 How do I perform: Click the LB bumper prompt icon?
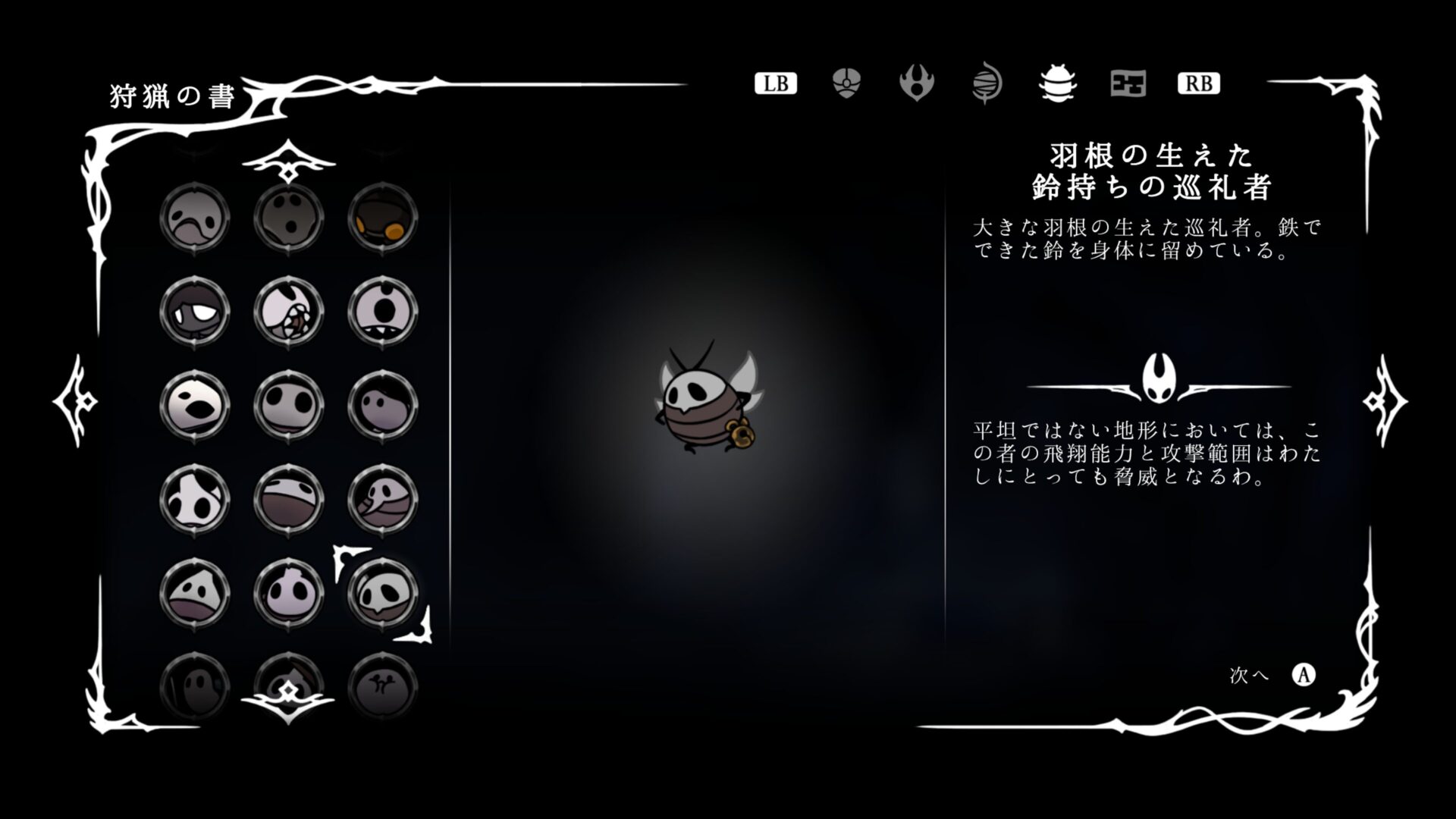point(775,84)
